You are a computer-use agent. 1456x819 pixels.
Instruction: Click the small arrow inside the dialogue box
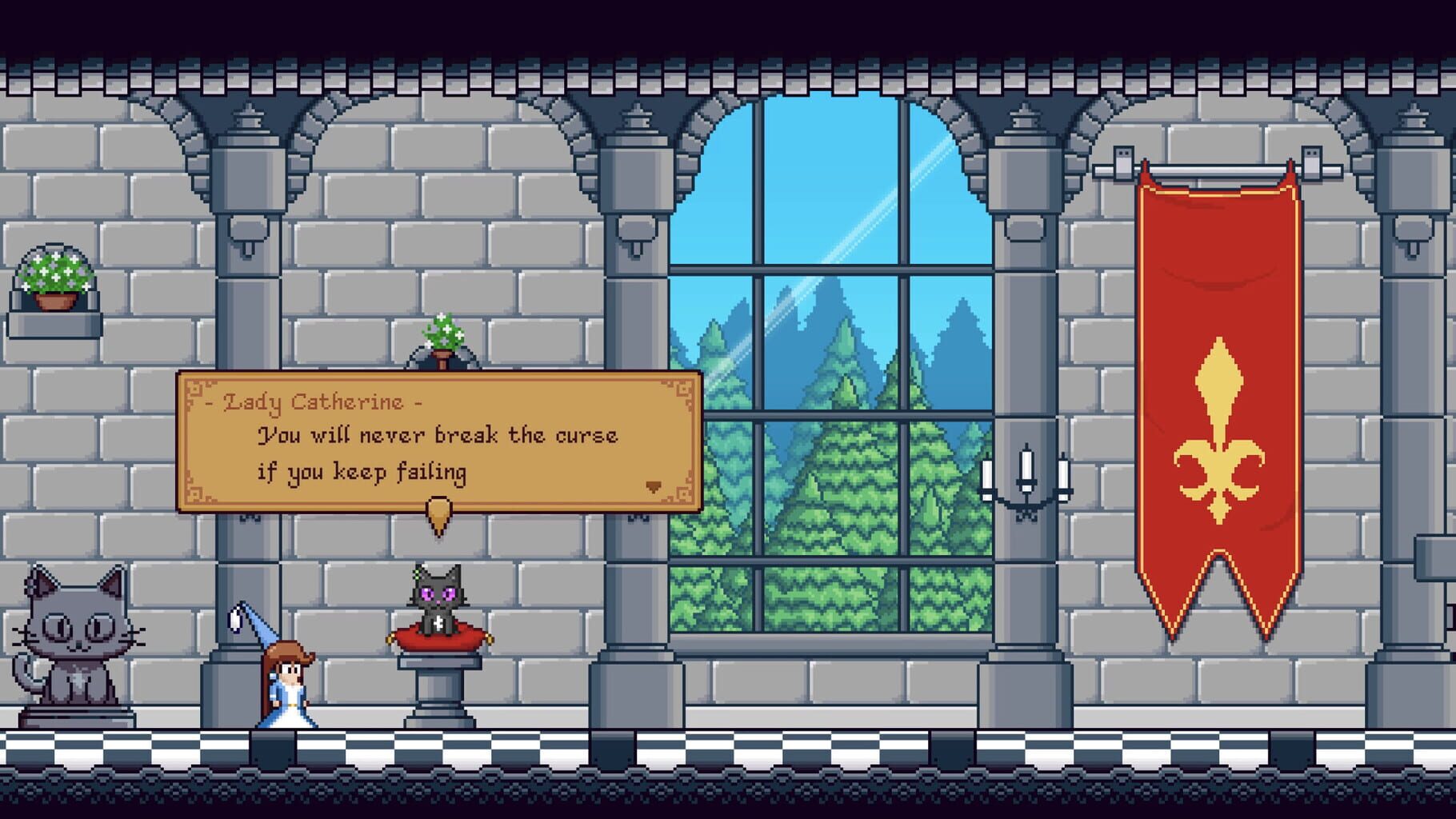[654, 485]
